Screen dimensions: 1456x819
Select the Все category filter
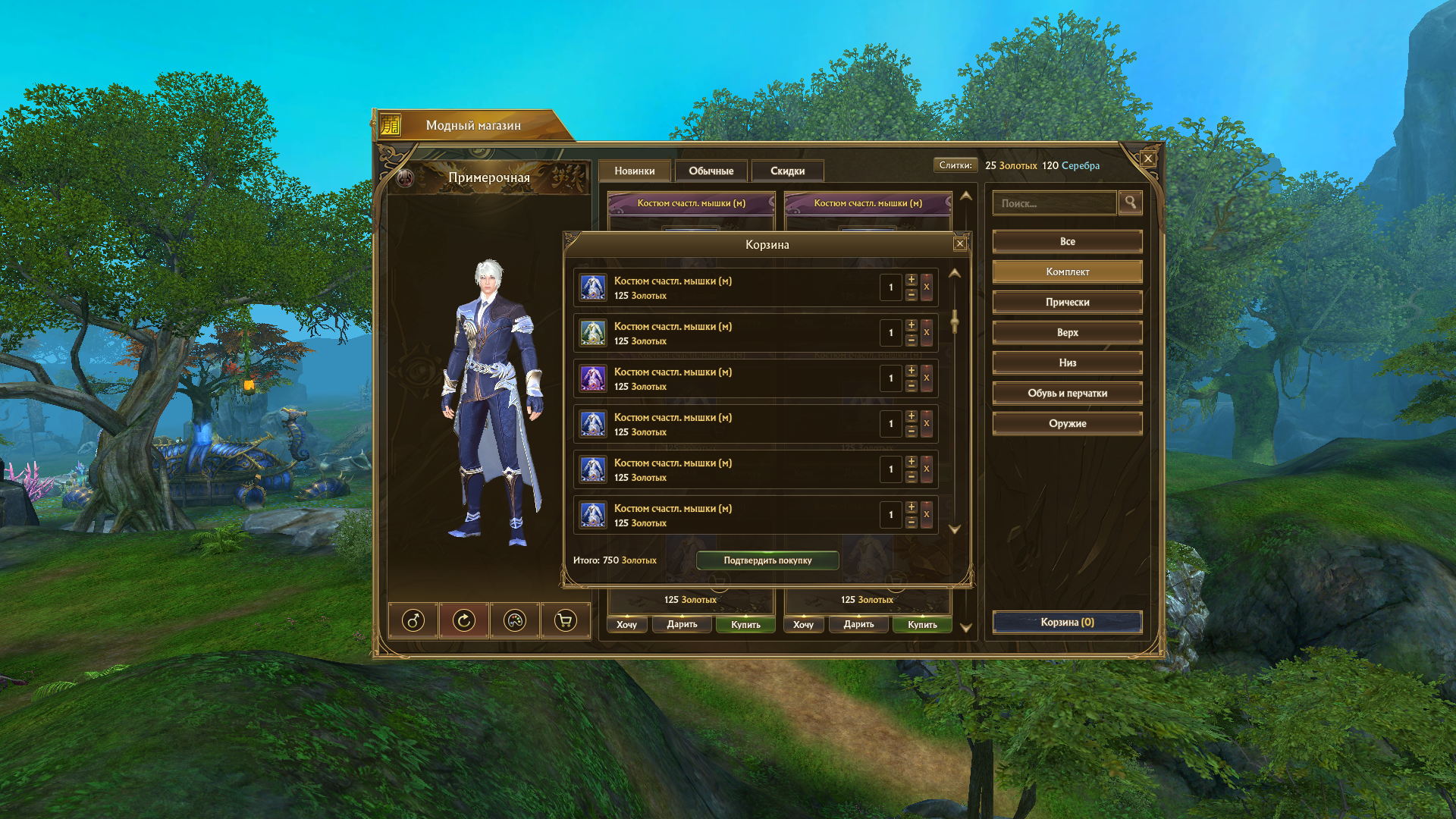coord(1067,241)
